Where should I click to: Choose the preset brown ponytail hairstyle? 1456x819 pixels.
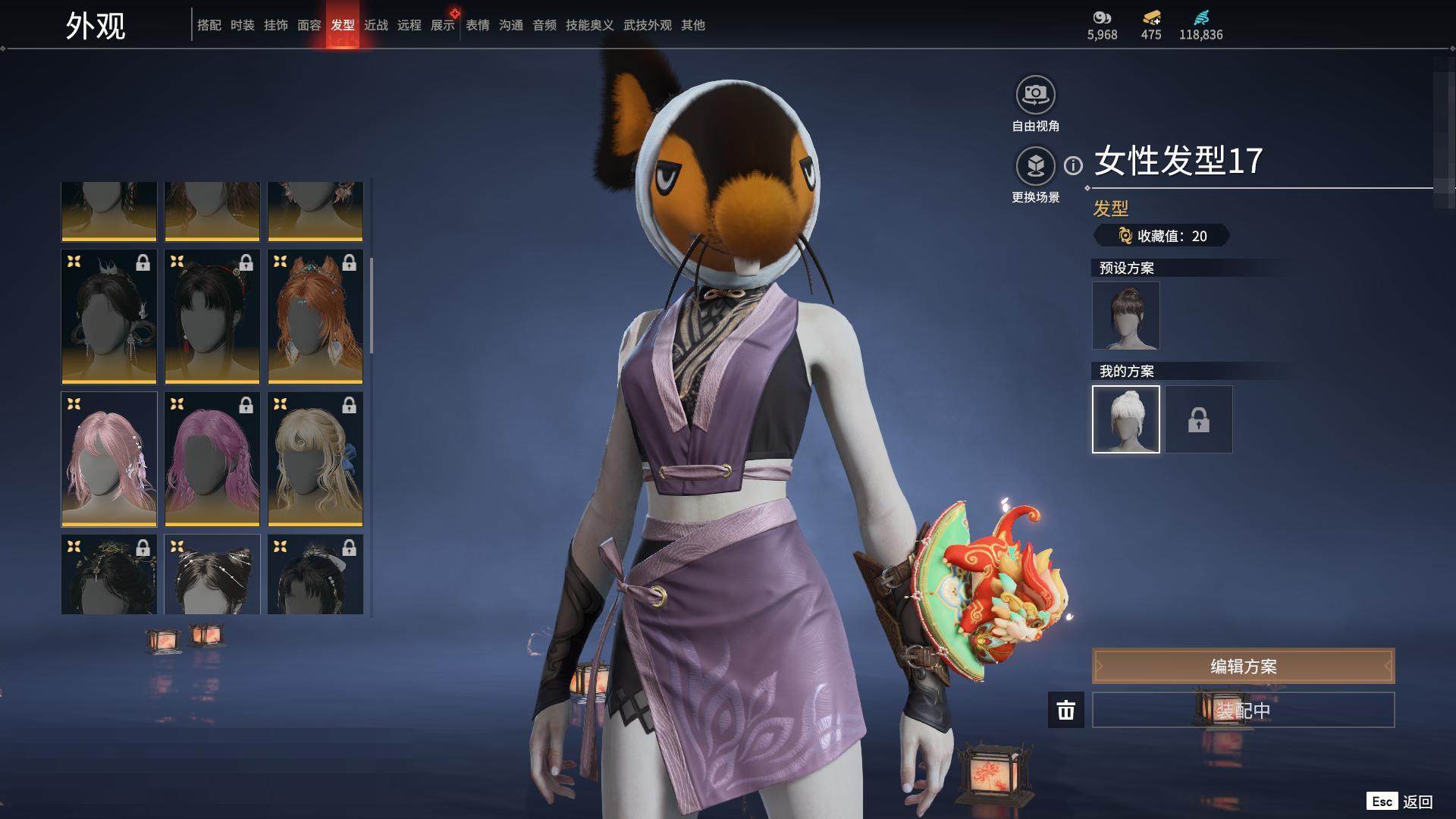(x=1126, y=315)
